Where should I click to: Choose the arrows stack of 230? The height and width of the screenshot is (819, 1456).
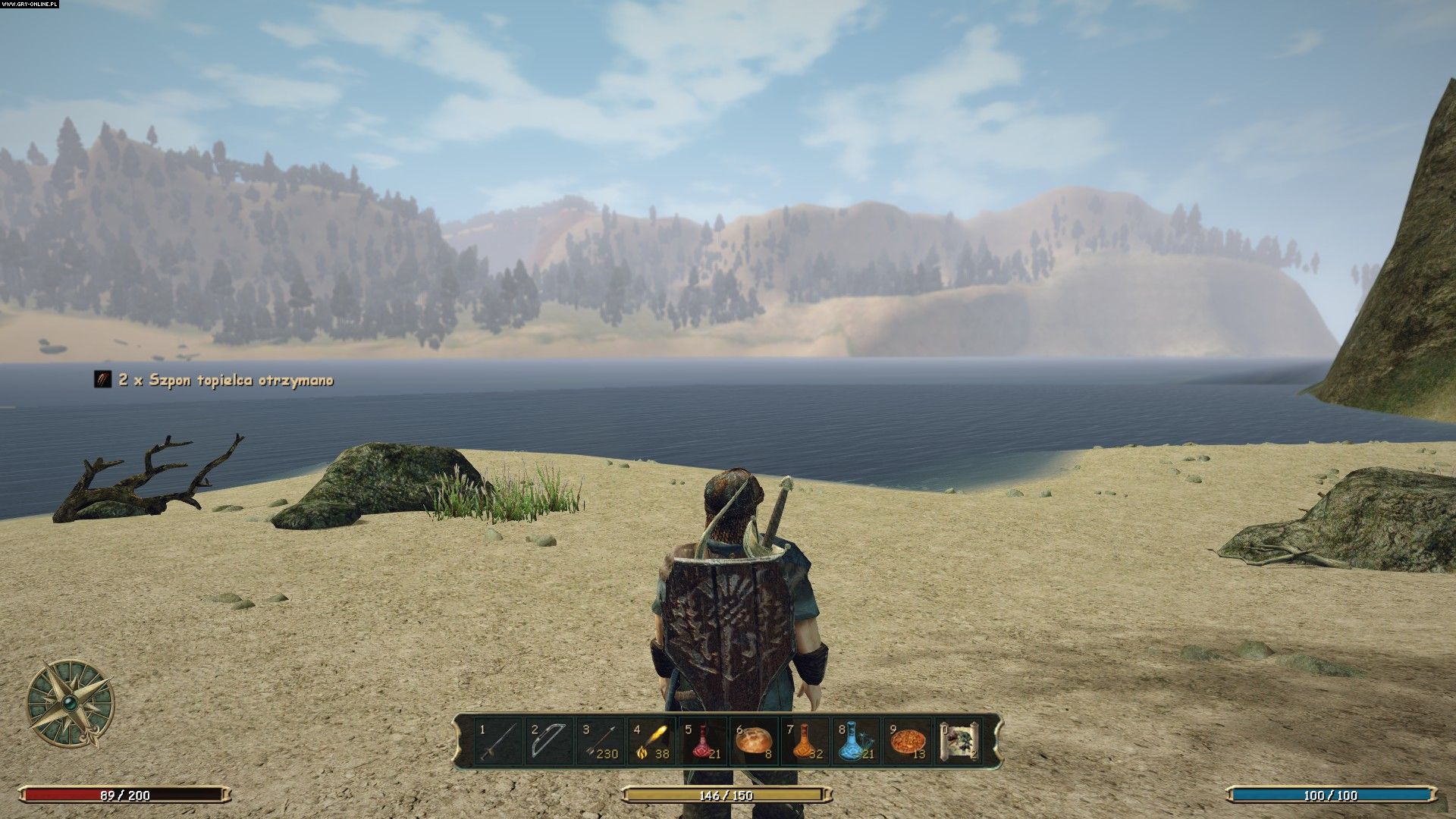coord(601,742)
